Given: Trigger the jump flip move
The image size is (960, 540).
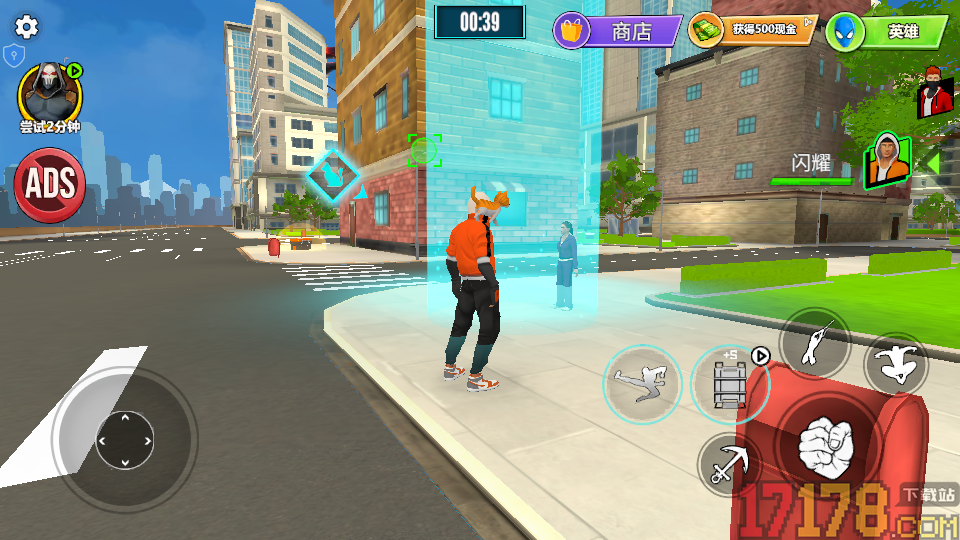Looking at the screenshot, I should pos(895,365).
